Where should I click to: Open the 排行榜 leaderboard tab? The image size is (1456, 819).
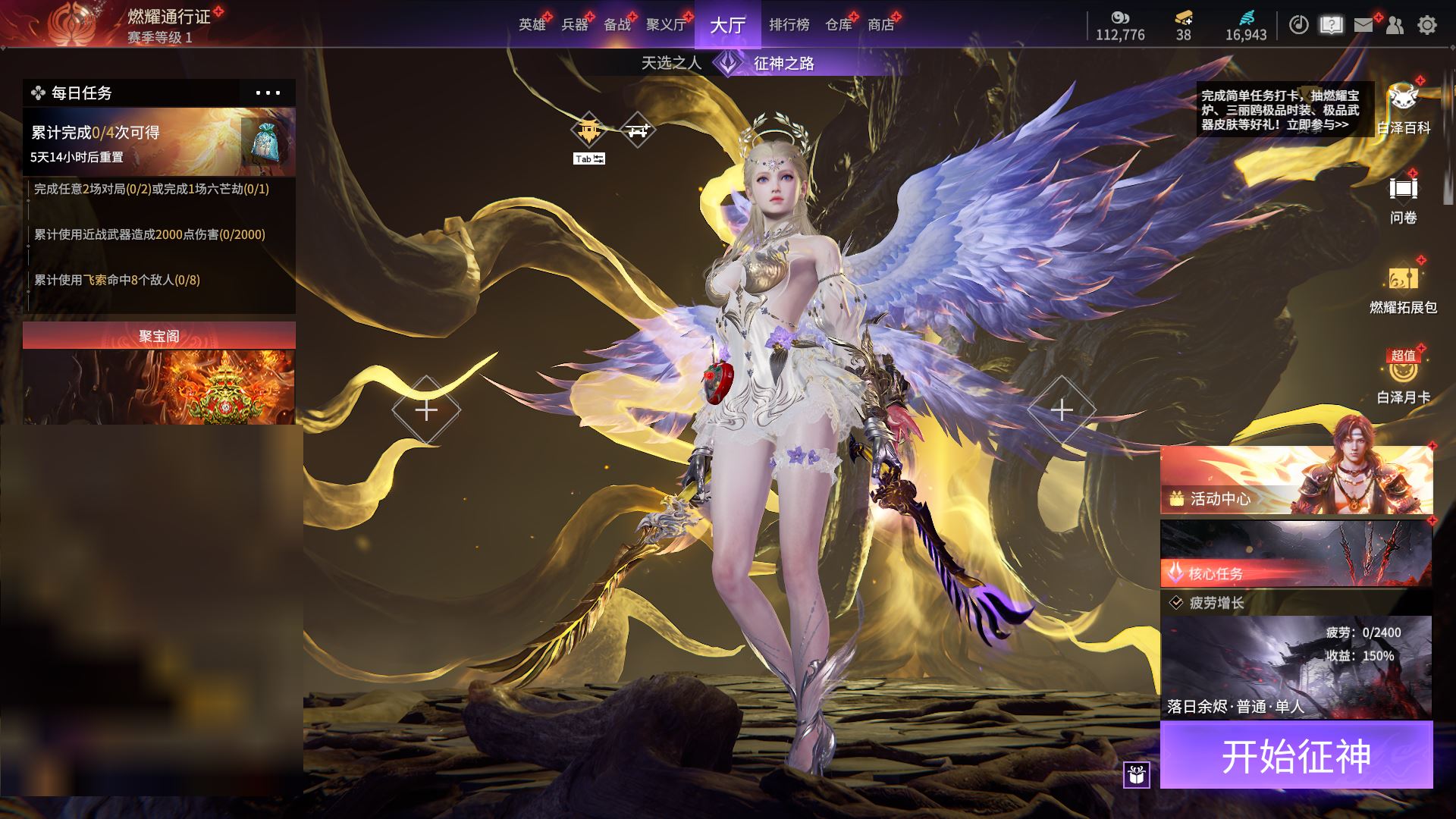coord(789,25)
